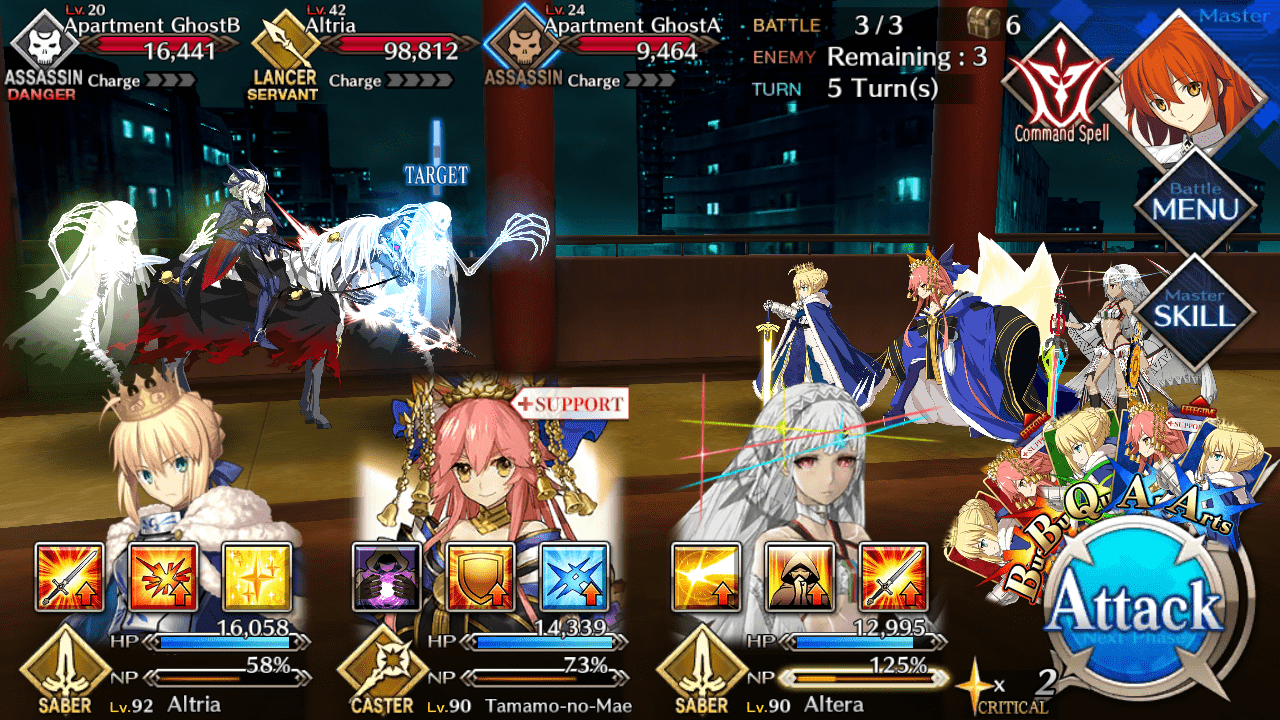Activate Altria's burst explosion skill
The image size is (1280, 720).
(x=163, y=577)
